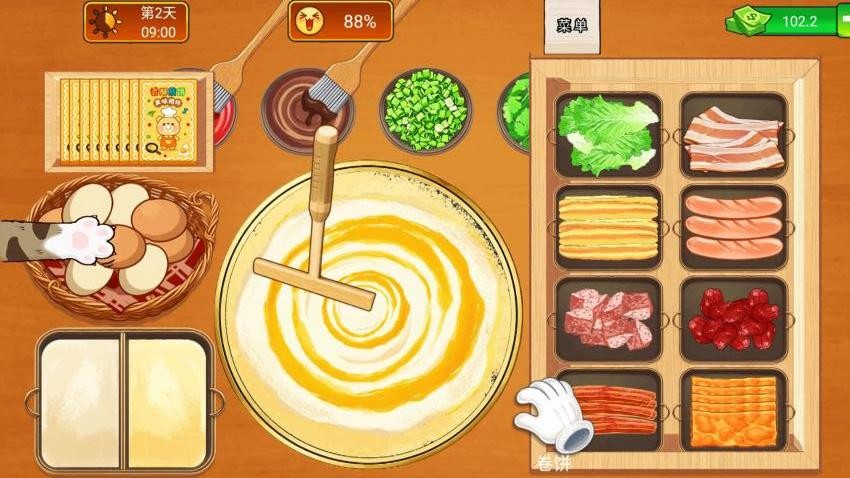
Task: Select the batter container tray
Action: (125, 401)
